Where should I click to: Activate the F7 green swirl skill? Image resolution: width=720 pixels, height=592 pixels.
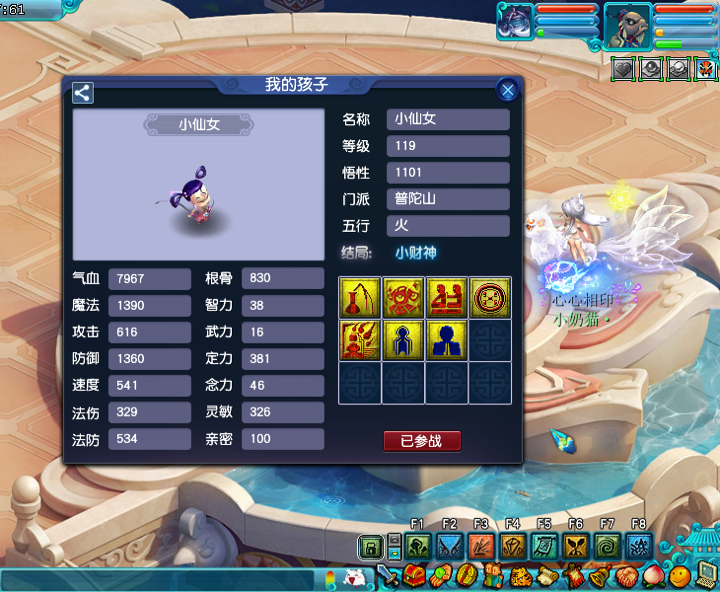(607, 546)
